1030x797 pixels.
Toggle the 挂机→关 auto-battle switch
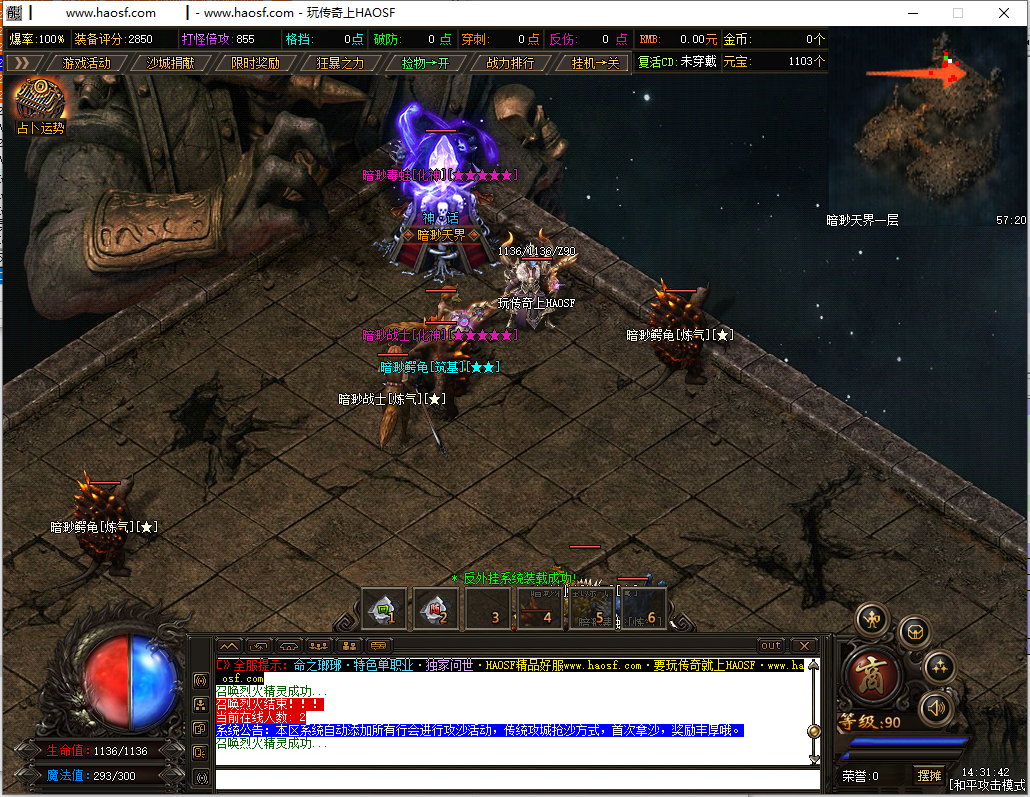595,62
